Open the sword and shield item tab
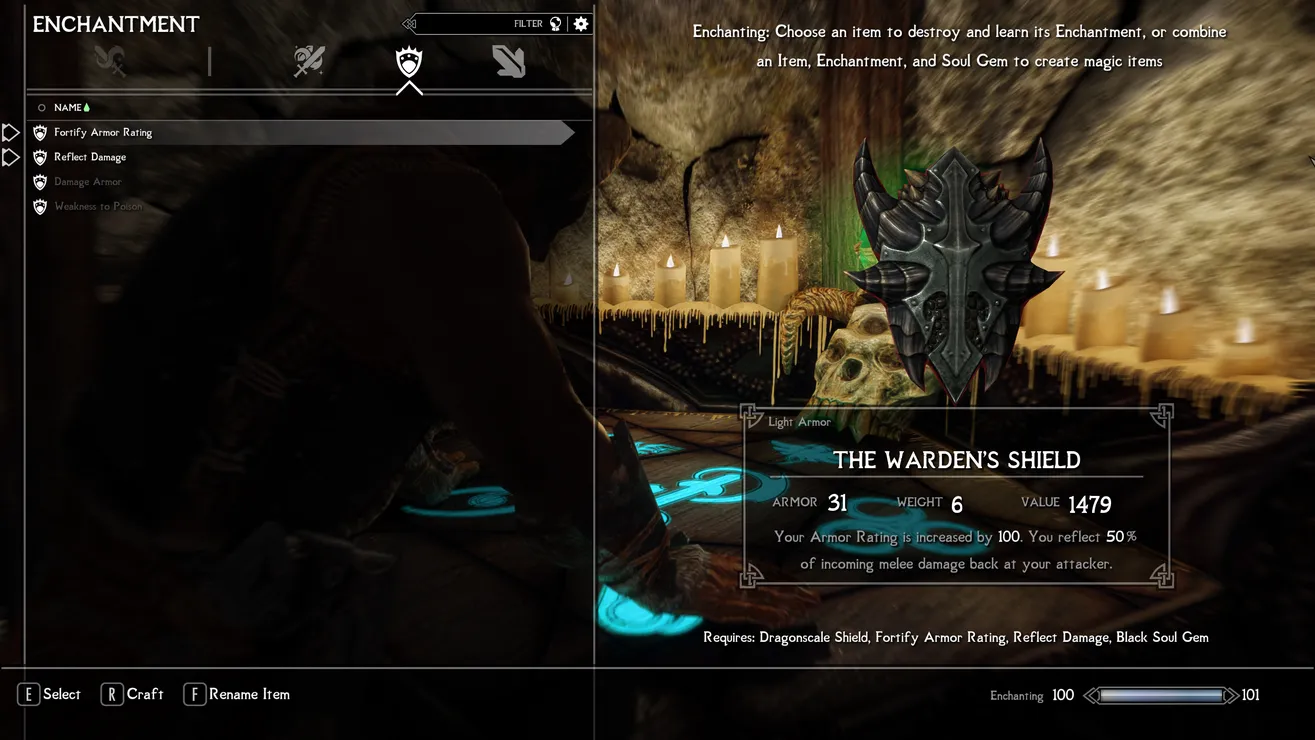This screenshot has width=1315, height=740. tap(309, 61)
